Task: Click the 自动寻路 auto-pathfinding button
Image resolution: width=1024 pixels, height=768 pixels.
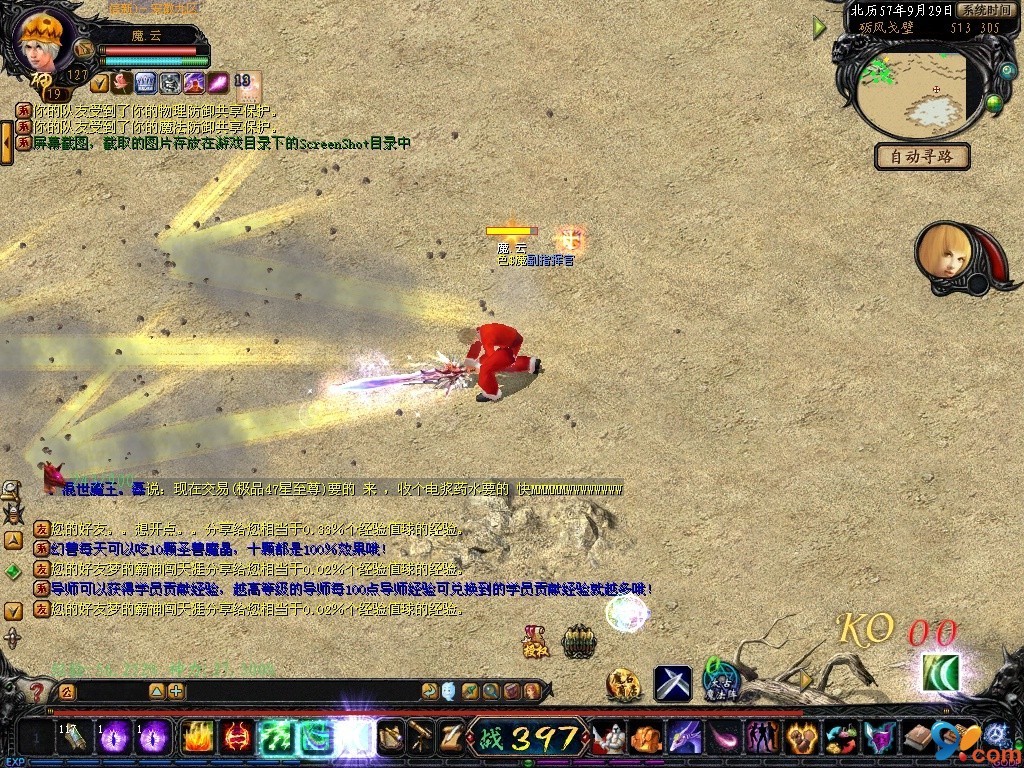Action: (x=922, y=156)
